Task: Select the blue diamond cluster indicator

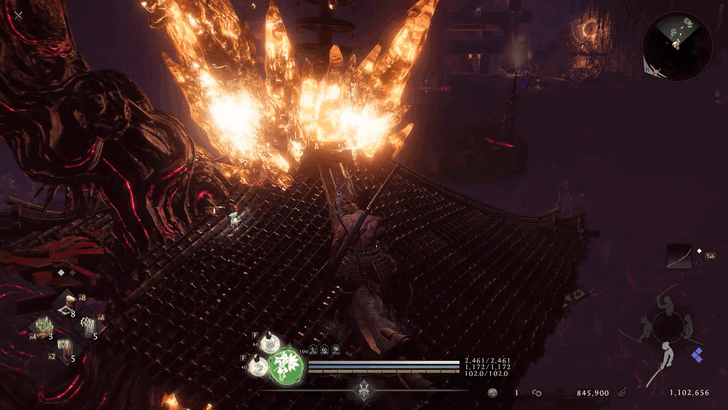Action: 697,355
